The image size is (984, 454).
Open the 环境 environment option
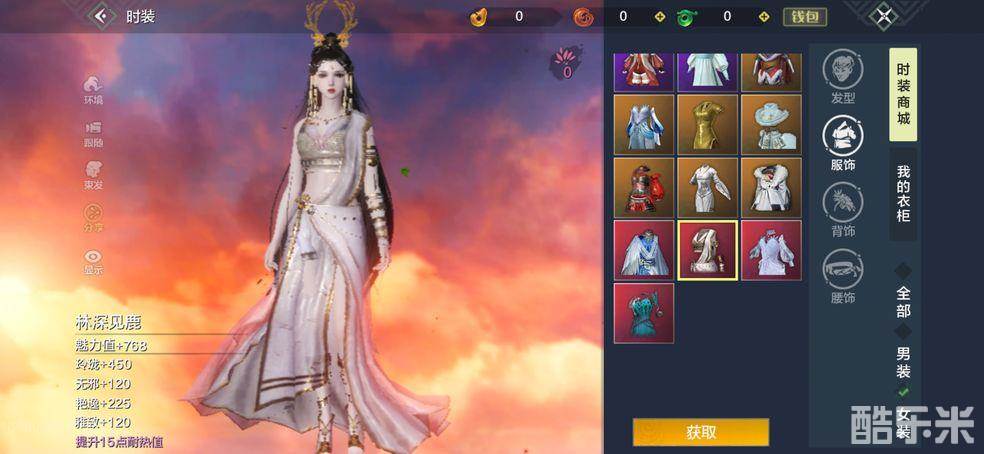click(93, 90)
